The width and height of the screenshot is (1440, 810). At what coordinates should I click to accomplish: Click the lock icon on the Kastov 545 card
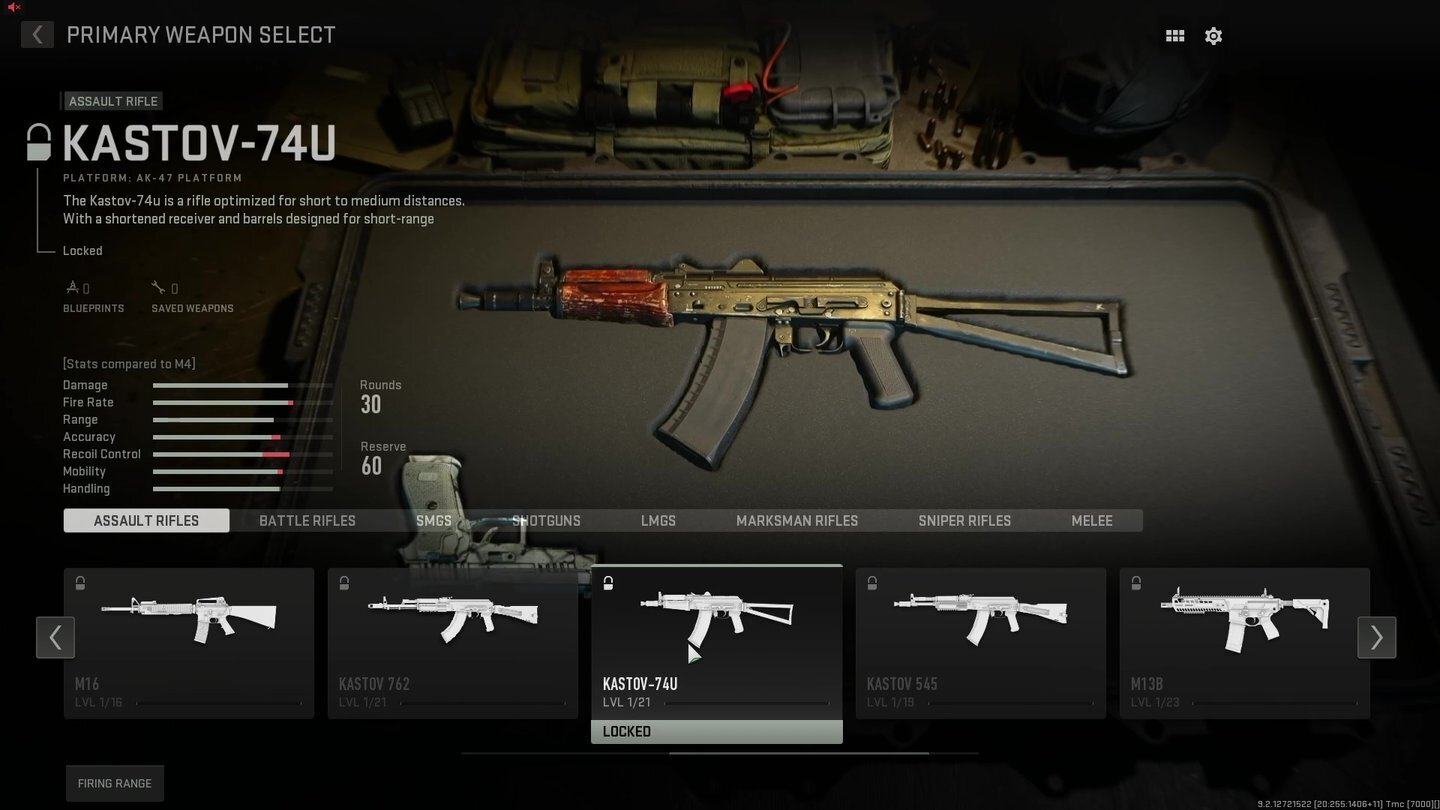(872, 582)
